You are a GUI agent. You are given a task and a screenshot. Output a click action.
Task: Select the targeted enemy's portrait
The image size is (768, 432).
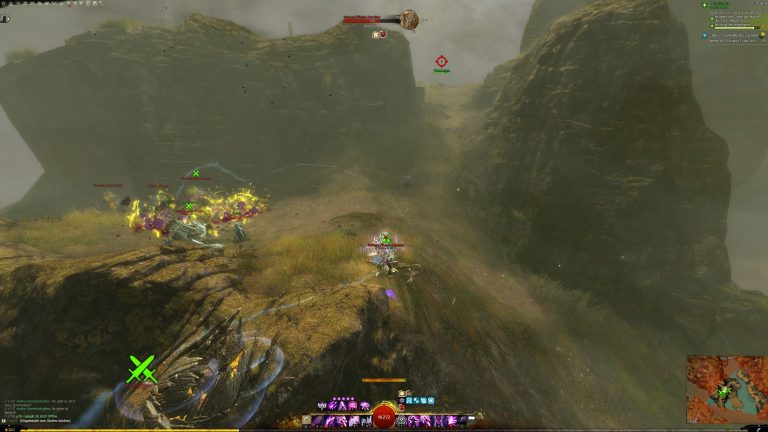[408, 18]
